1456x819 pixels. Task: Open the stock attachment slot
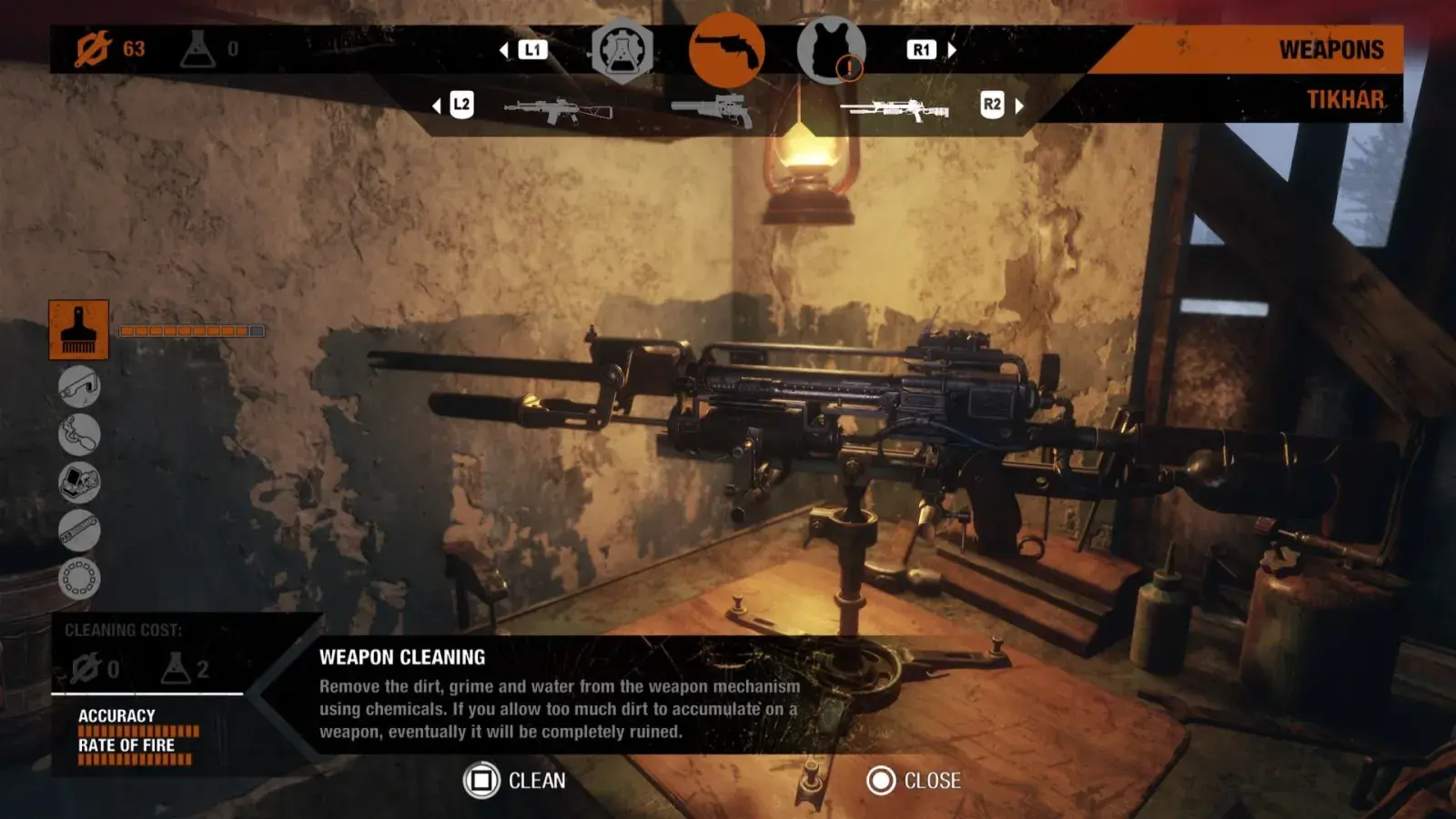coord(79,386)
